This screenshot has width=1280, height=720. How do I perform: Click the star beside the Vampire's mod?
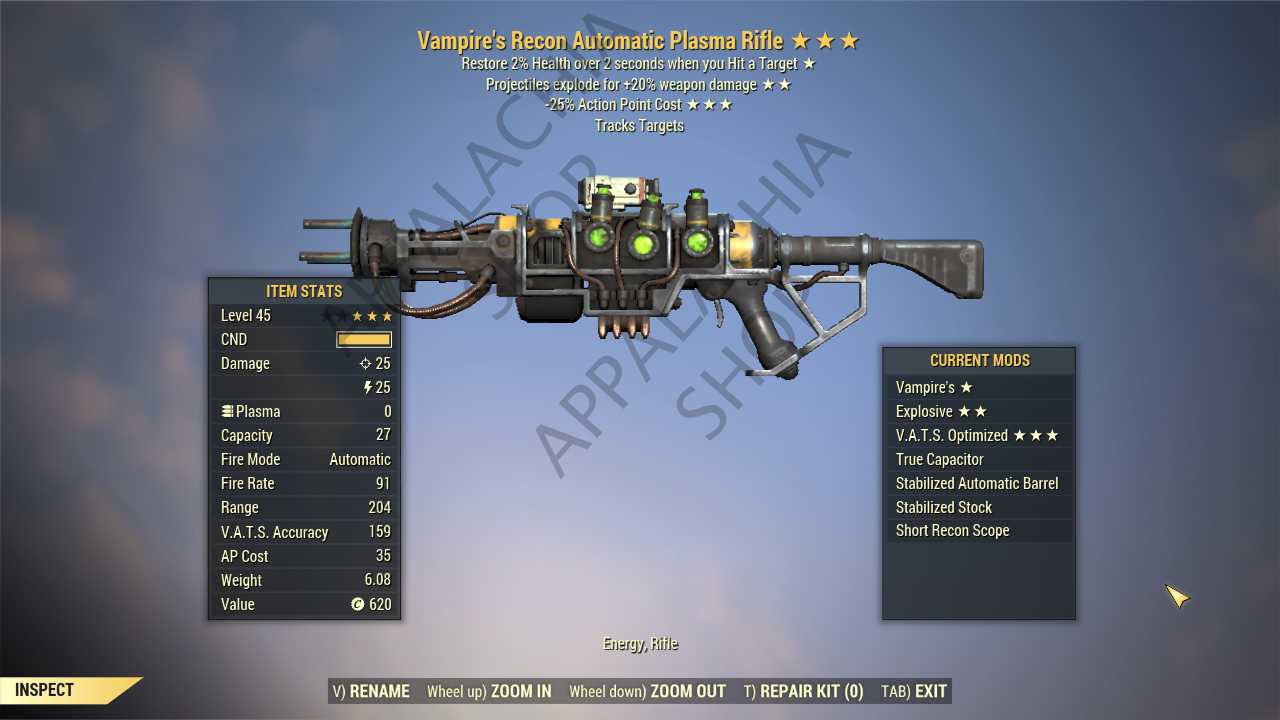pyautogui.click(x=967, y=387)
